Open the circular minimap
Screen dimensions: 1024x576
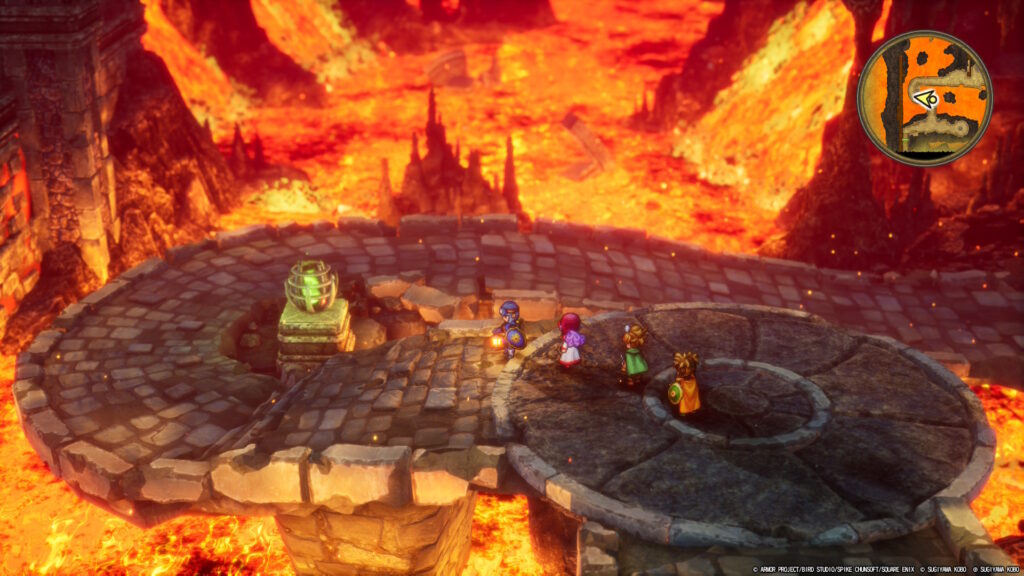pyautogui.click(x=924, y=98)
